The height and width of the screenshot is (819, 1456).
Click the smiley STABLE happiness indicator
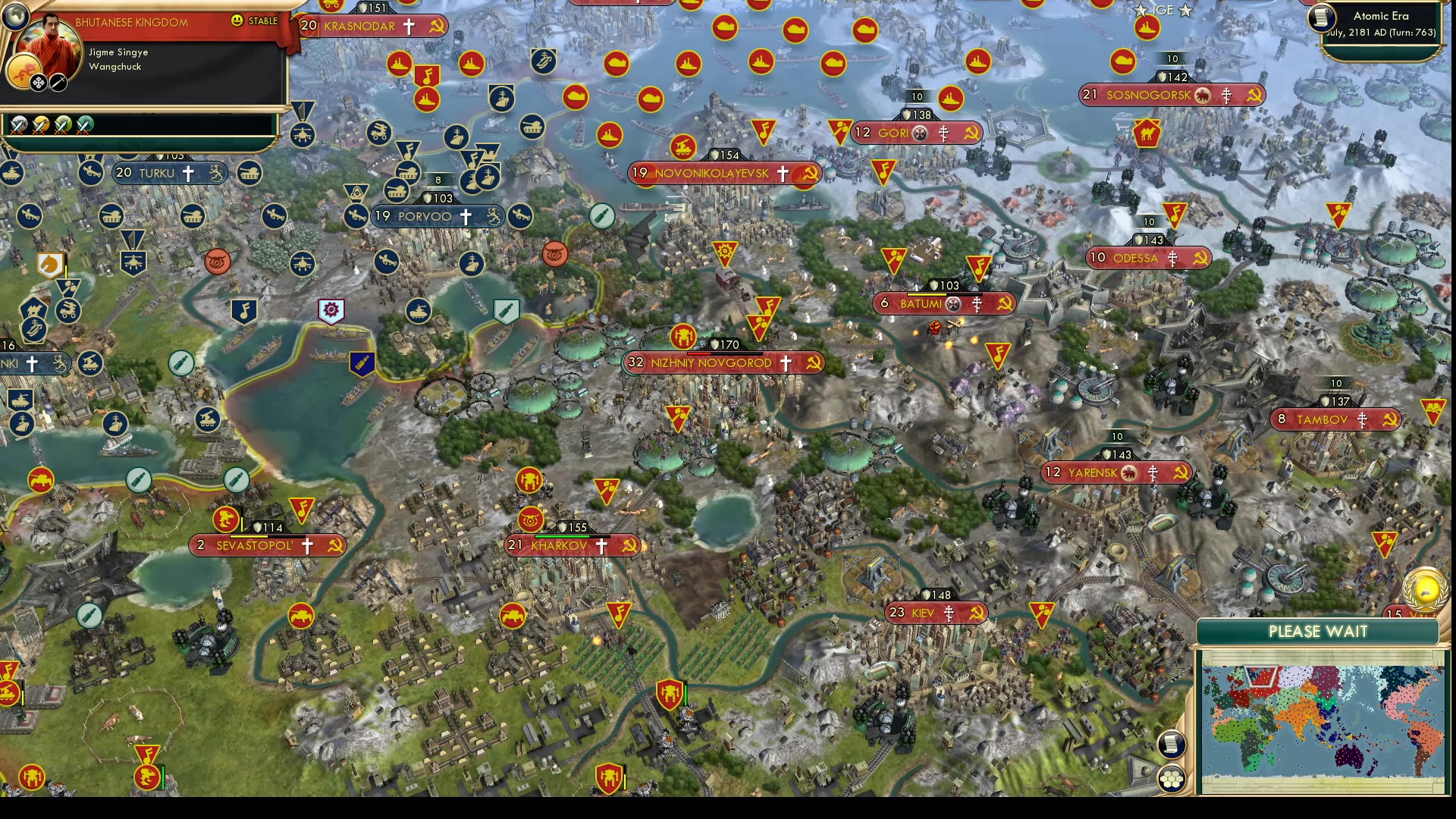237,20
